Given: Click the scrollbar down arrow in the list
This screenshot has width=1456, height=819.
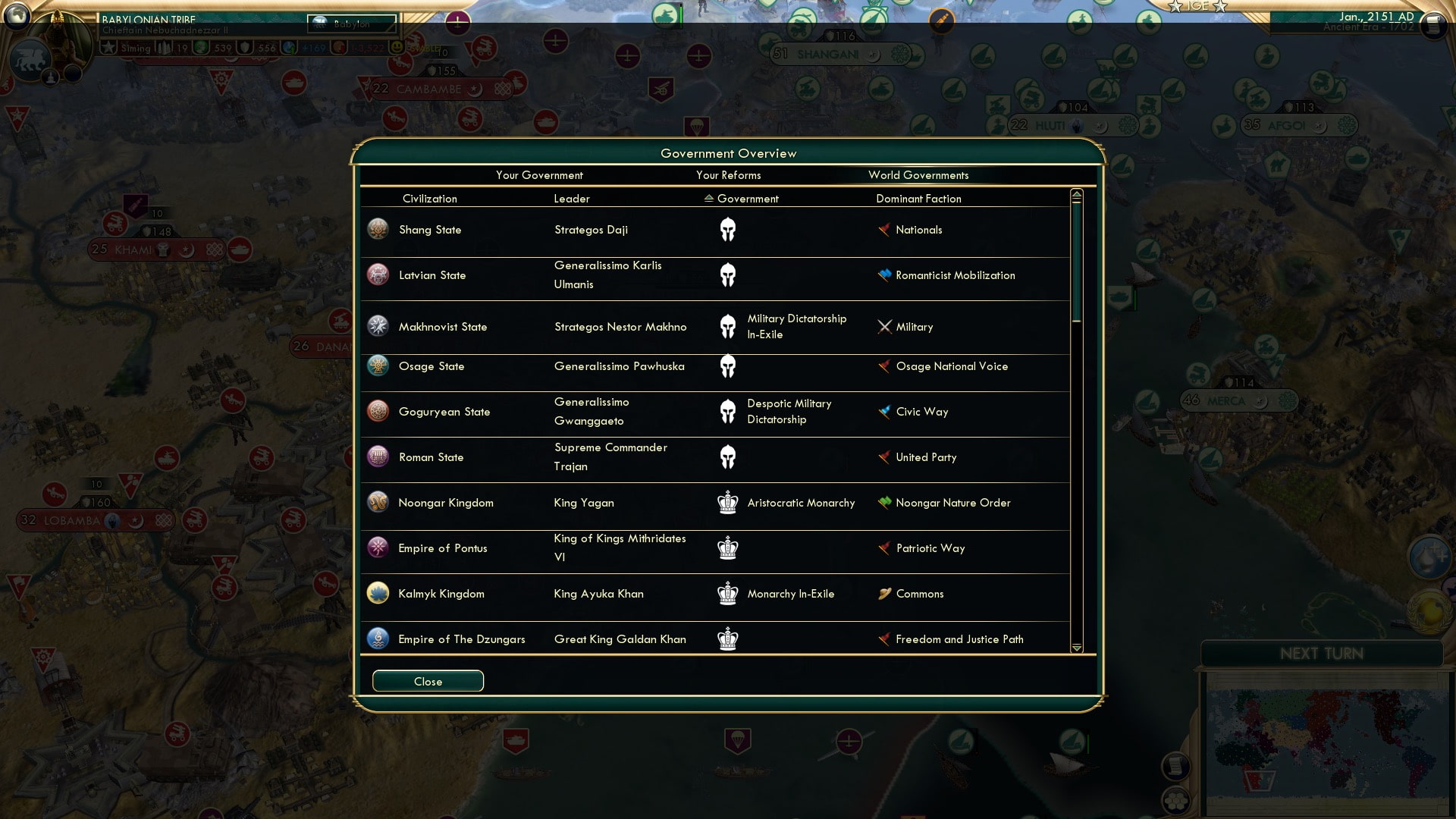Looking at the screenshot, I should 1076,648.
